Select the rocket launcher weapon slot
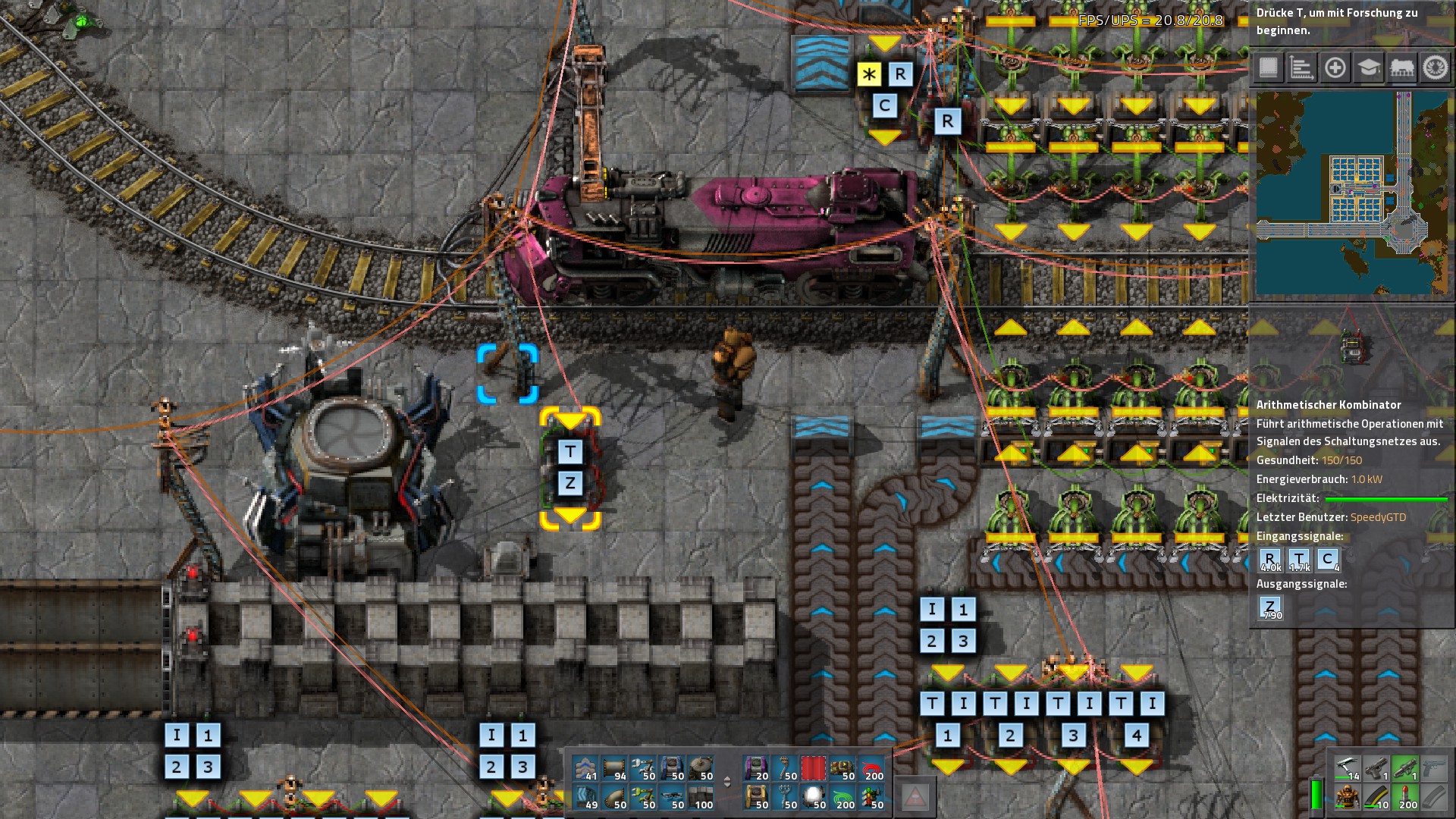Screen dimensions: 1456x819 [x=1404, y=769]
